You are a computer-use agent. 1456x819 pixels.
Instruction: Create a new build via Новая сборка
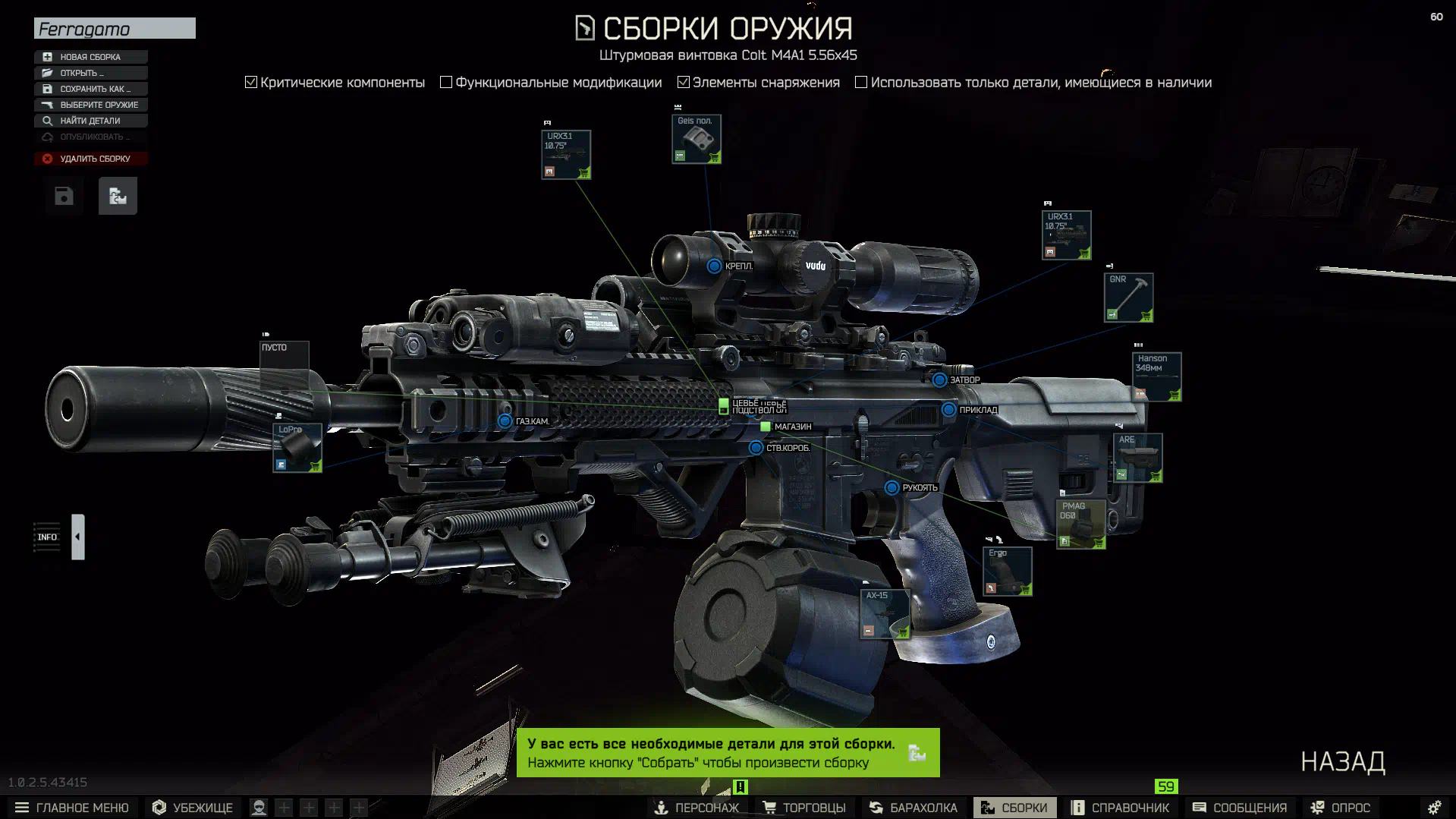tap(90, 57)
